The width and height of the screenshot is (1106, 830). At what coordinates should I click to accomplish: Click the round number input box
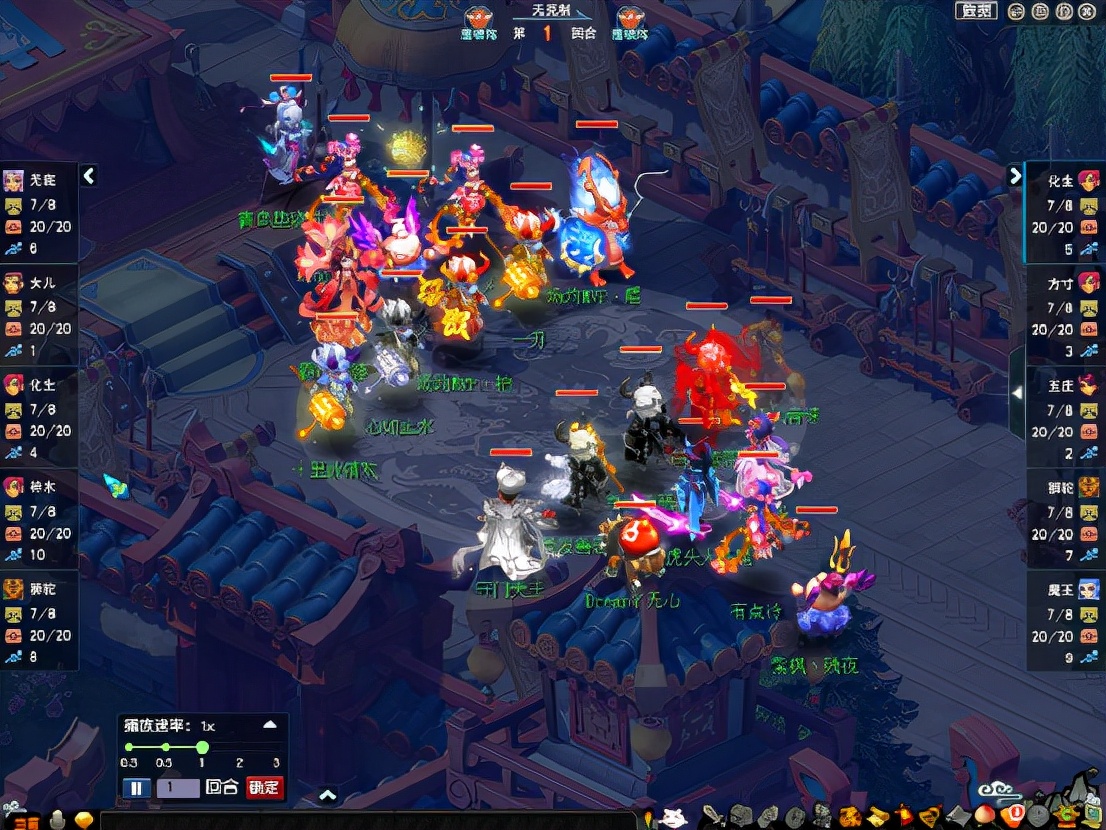pos(177,788)
